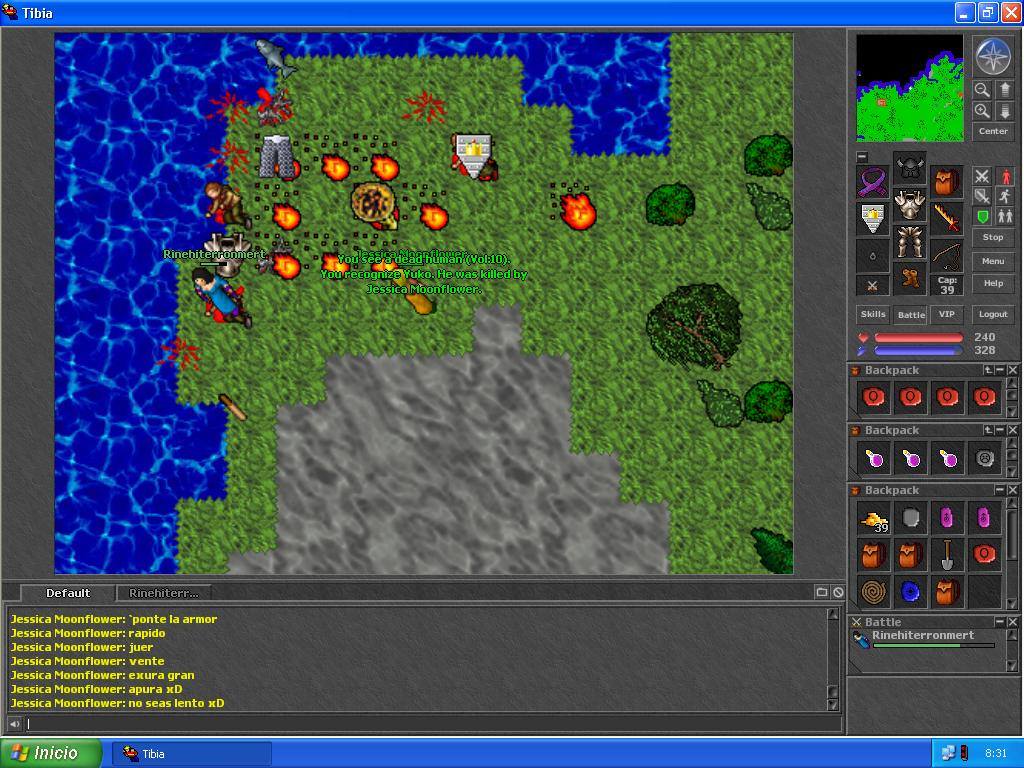Open the Help button

pos(992,283)
